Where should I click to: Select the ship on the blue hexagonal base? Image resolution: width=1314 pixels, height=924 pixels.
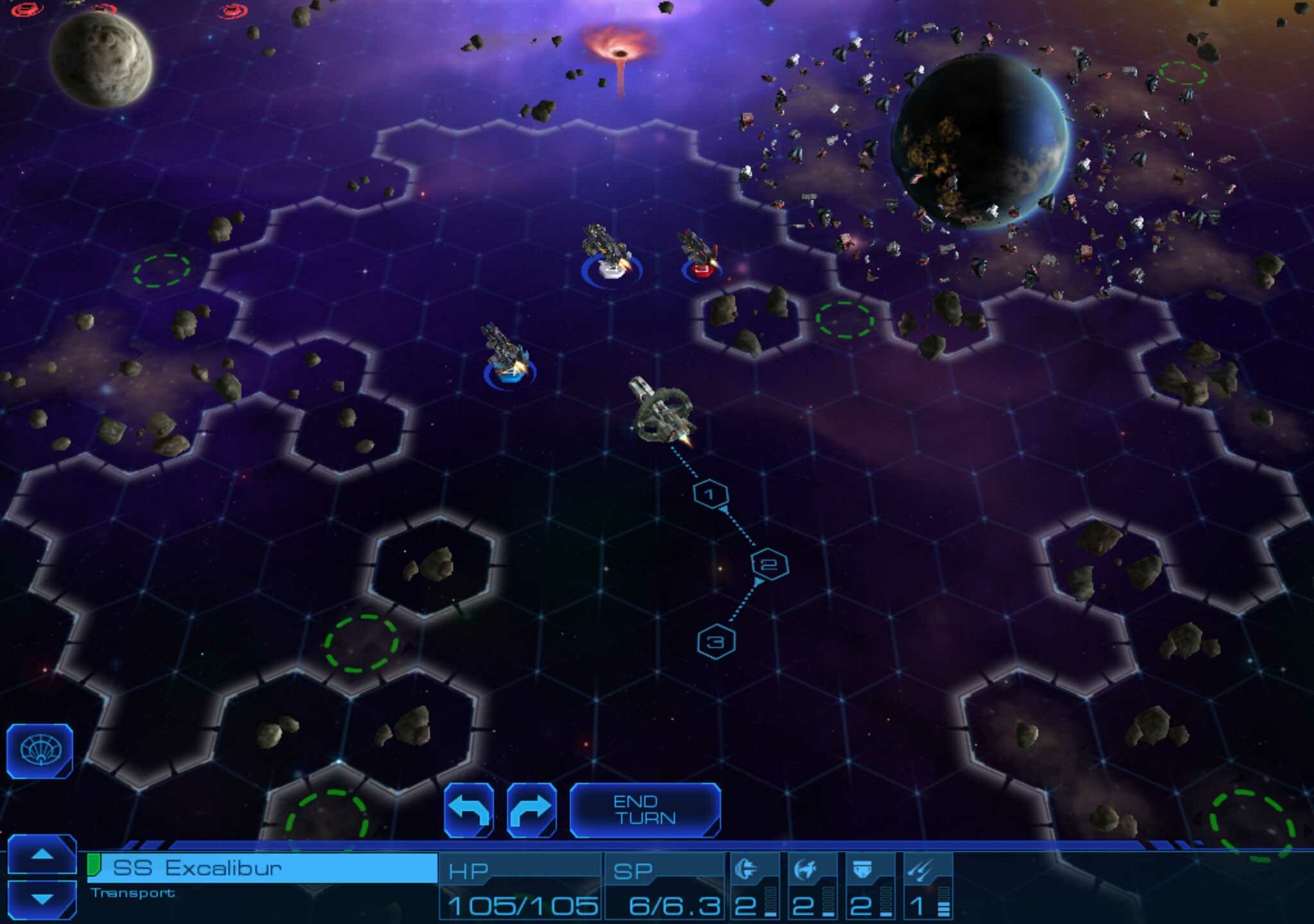pos(507,356)
